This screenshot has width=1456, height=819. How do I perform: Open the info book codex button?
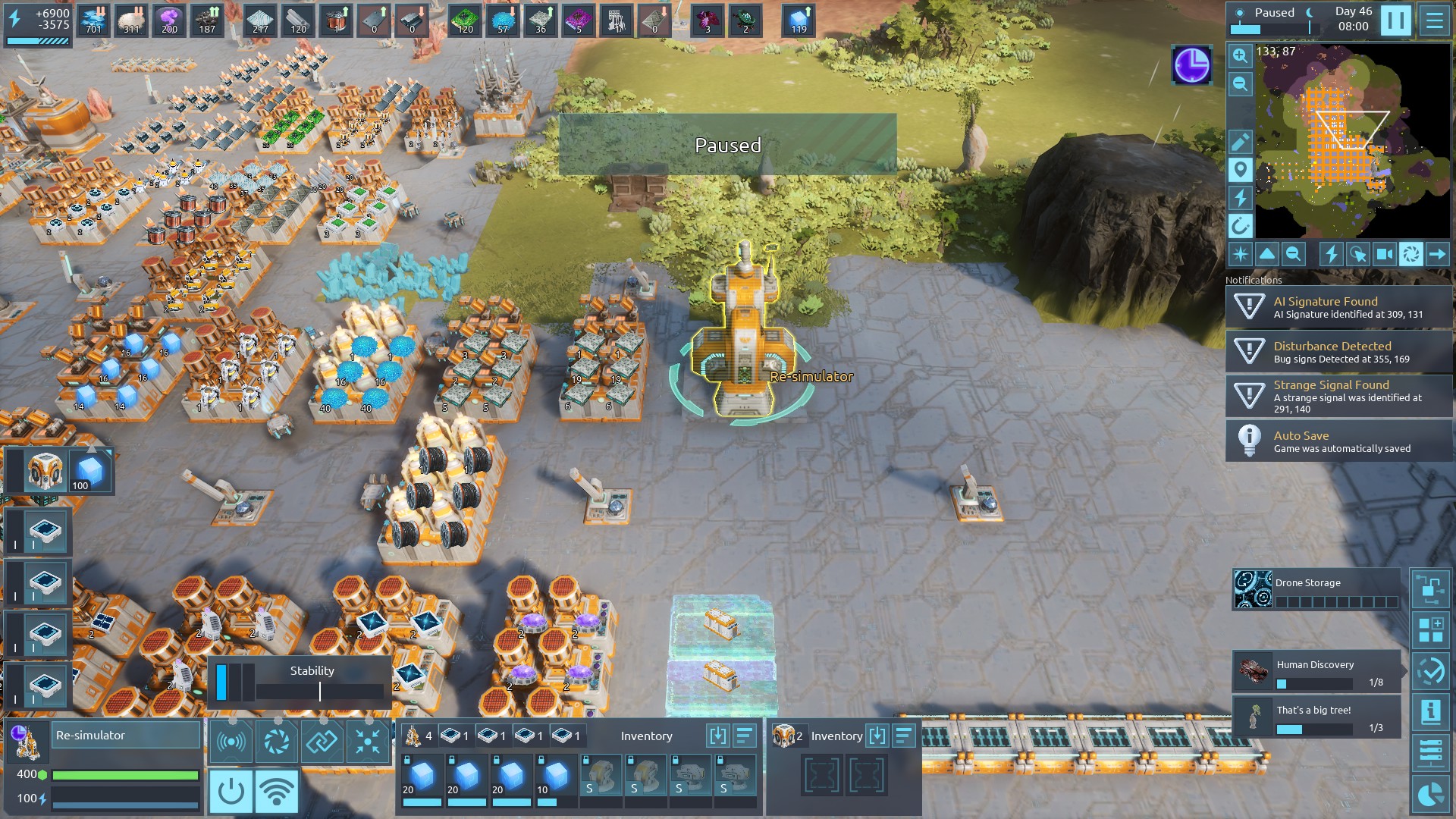1430,712
